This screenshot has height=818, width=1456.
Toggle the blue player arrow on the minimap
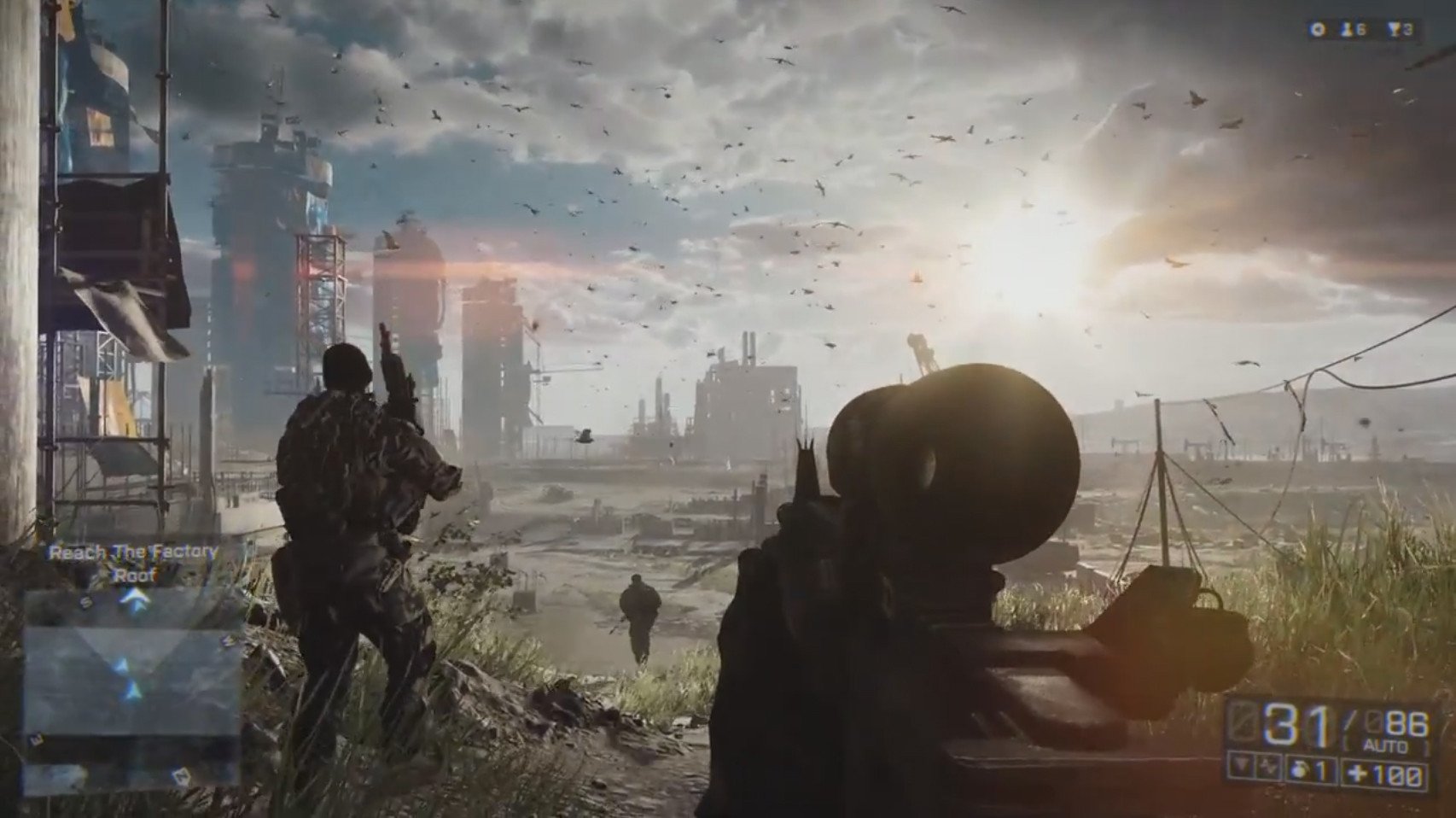132,689
